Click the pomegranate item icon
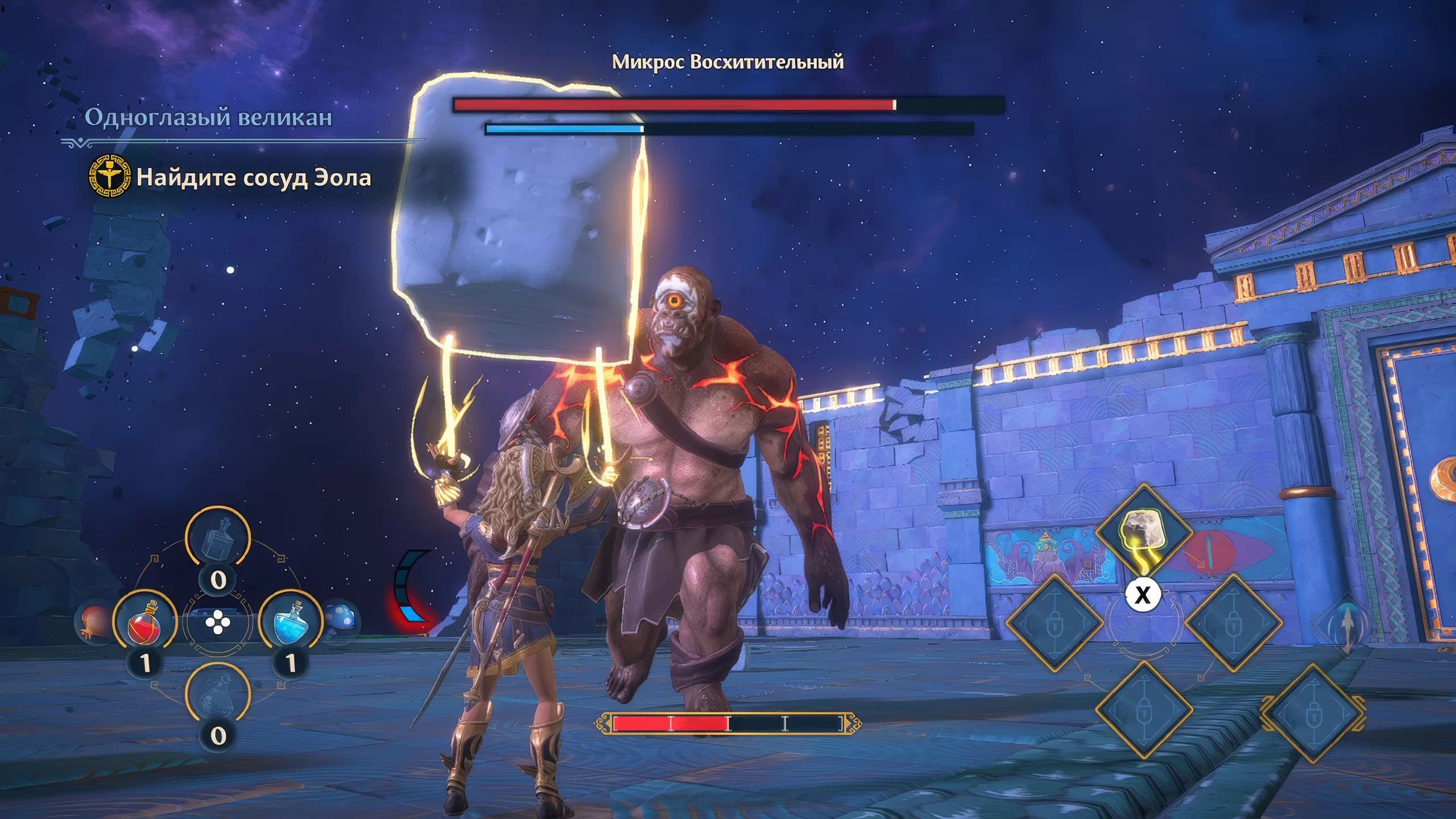Image resolution: width=1456 pixels, height=819 pixels. point(94,622)
